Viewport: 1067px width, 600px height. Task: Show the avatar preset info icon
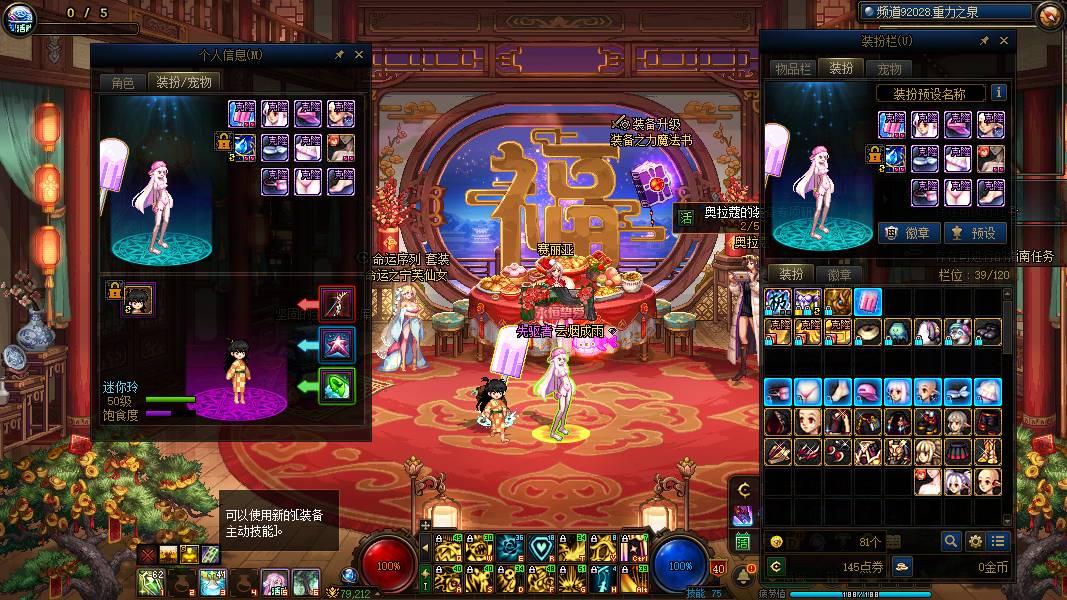[x=997, y=93]
